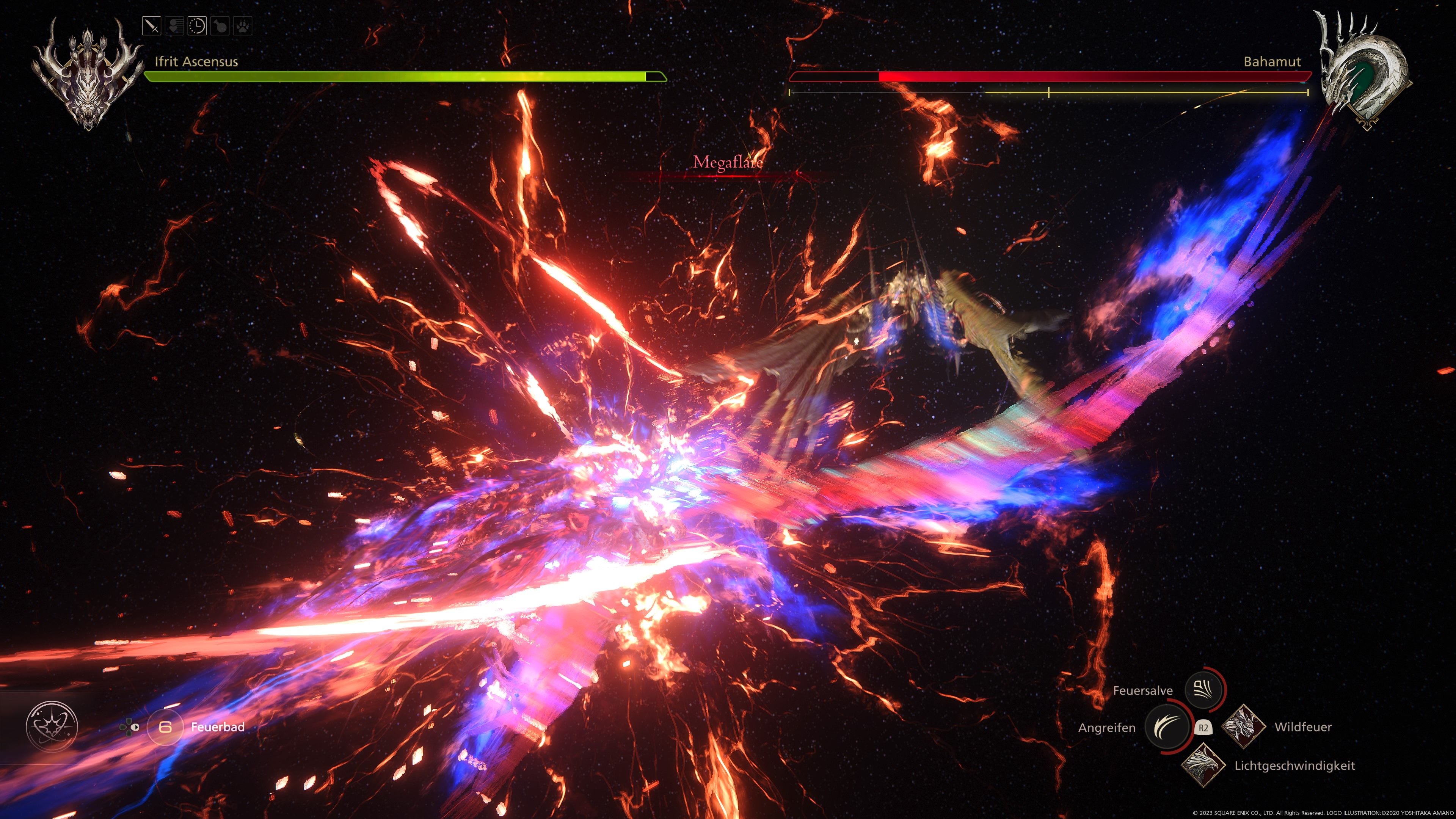Select the sword status icon
This screenshot has width=1456, height=819.
[152, 26]
